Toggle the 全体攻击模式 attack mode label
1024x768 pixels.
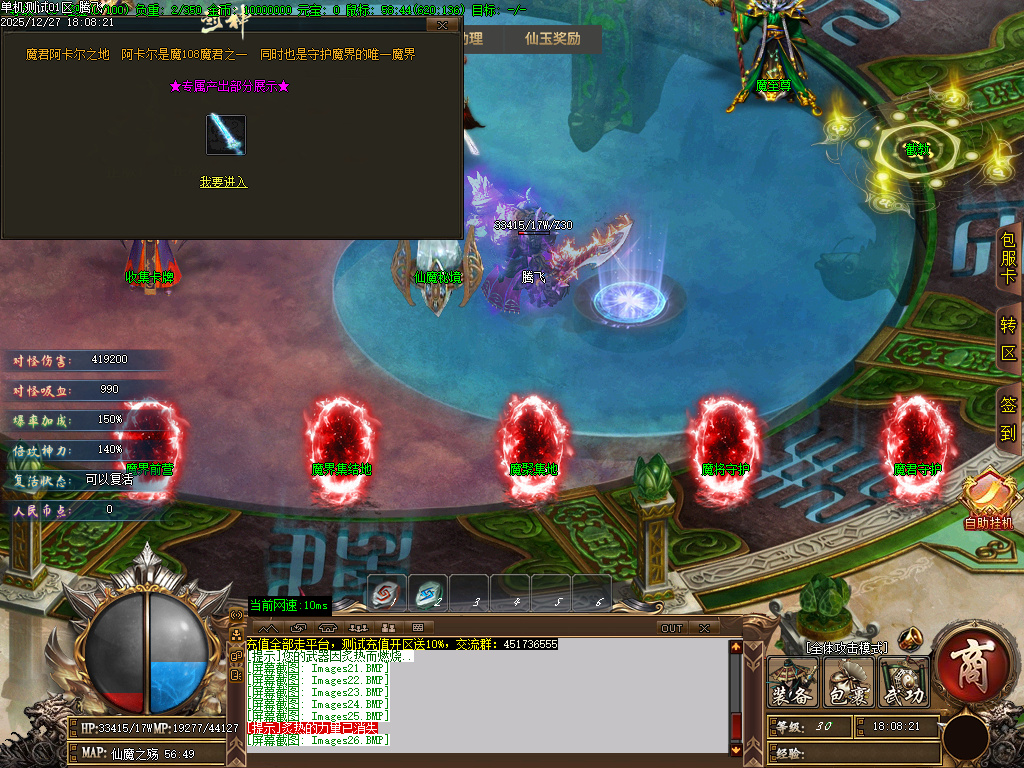pyautogui.click(x=846, y=648)
